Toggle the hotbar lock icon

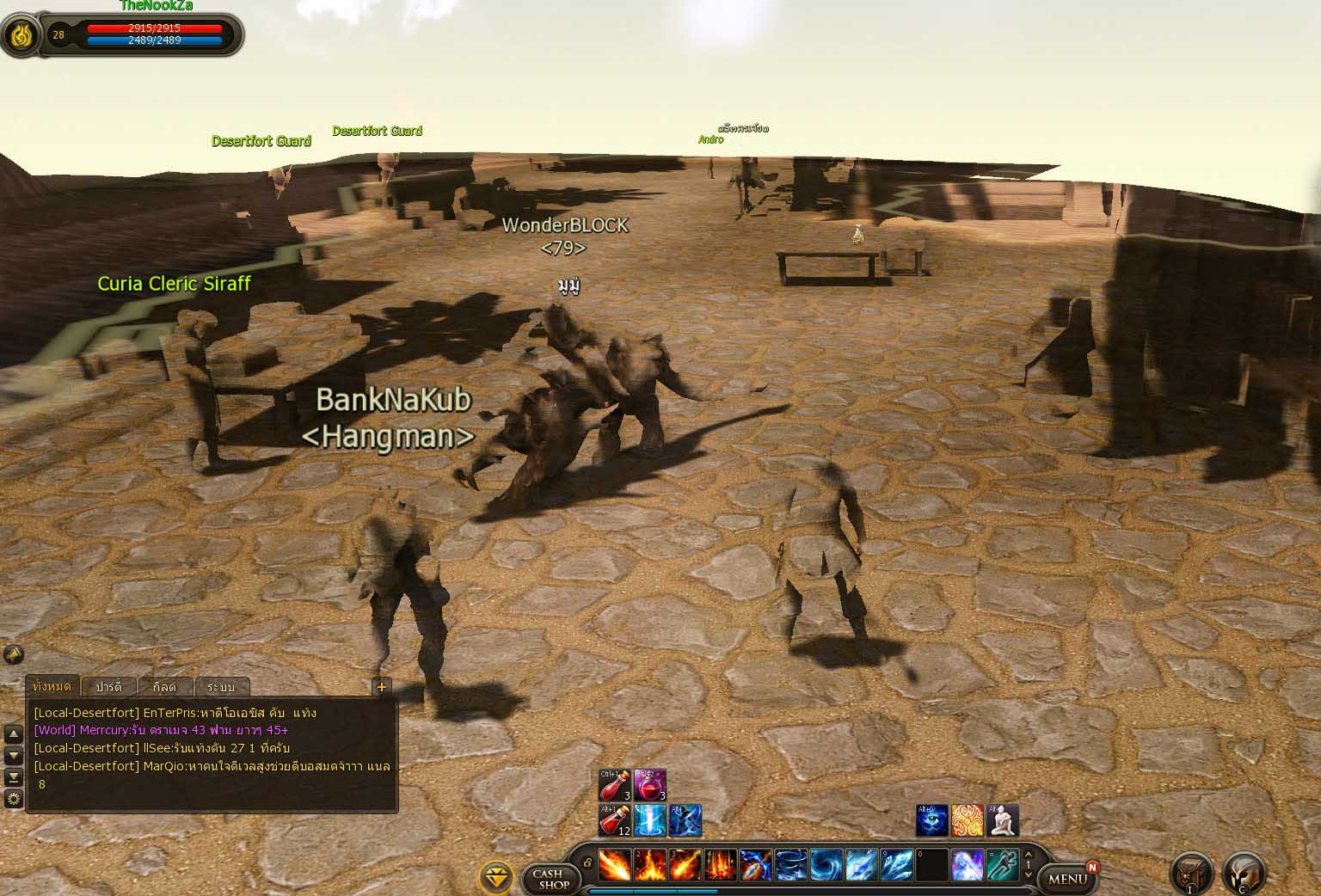coord(587,862)
